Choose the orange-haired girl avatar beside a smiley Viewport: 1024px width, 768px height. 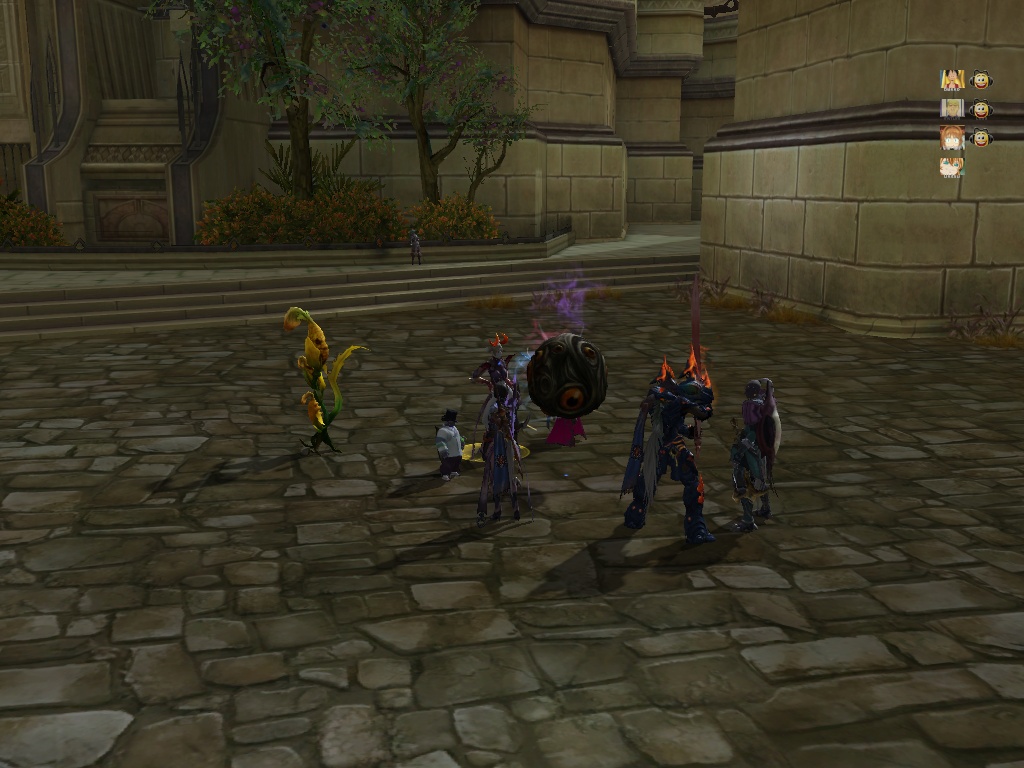pyautogui.click(x=951, y=138)
